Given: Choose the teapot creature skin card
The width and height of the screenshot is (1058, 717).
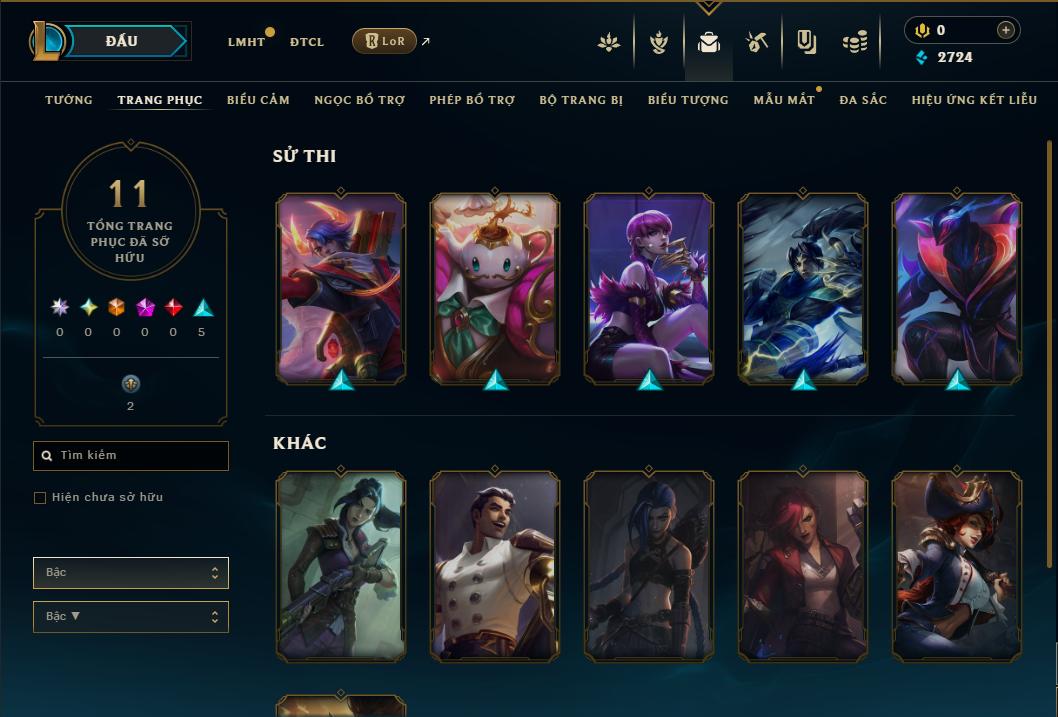Looking at the screenshot, I should (495, 288).
